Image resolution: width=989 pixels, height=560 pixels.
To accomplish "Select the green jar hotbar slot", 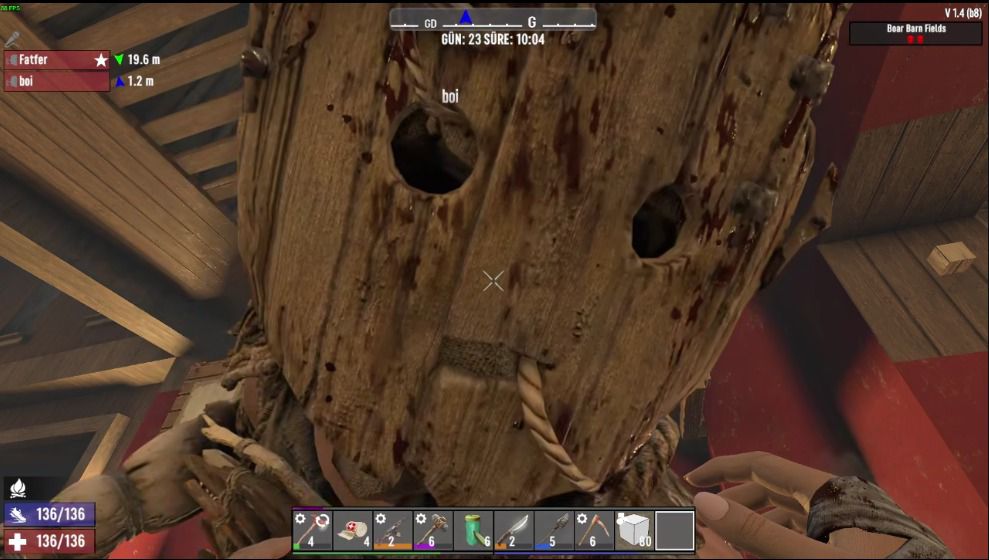I will [x=473, y=530].
